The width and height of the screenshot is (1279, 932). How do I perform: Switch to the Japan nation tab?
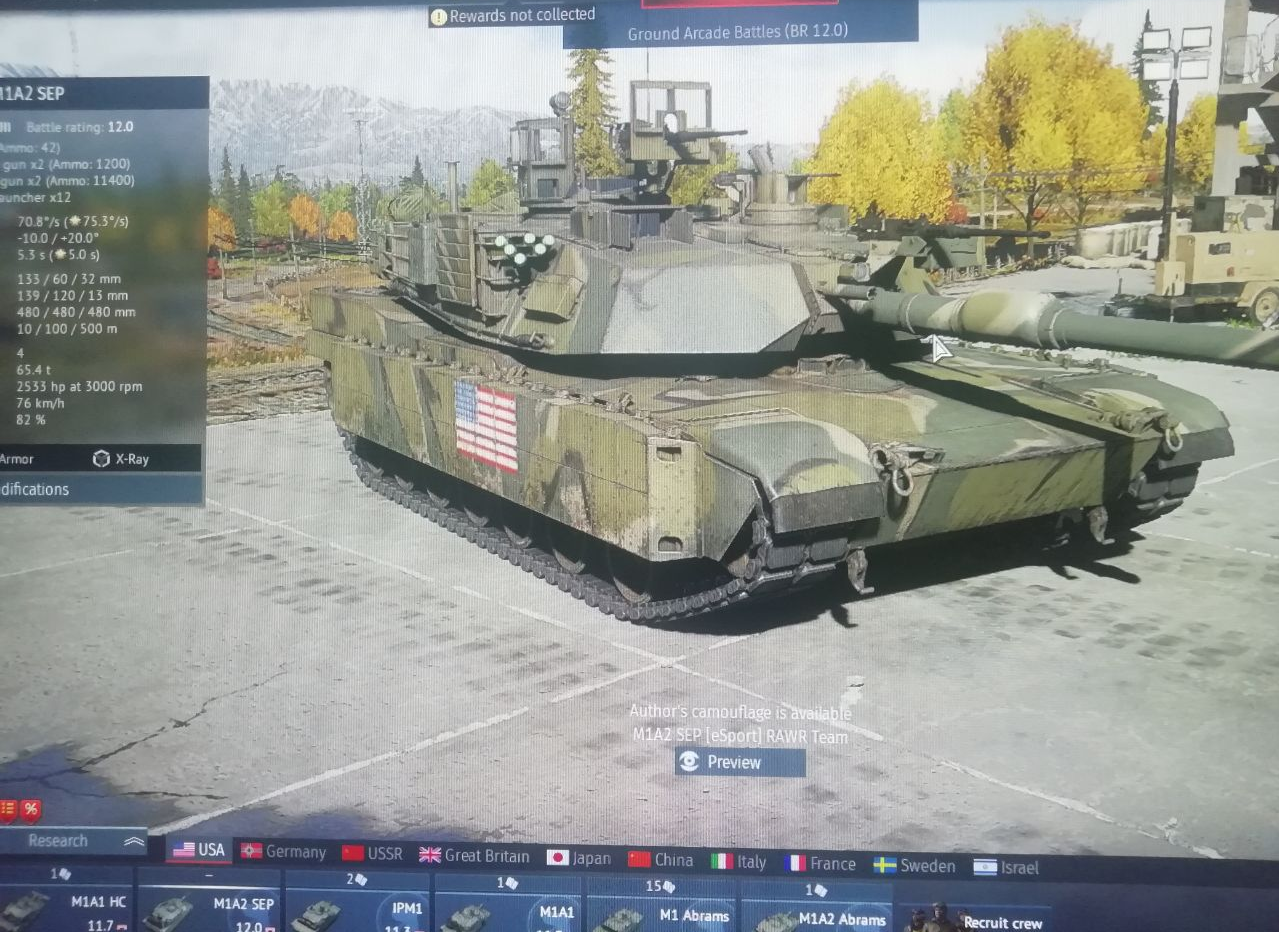[579, 858]
